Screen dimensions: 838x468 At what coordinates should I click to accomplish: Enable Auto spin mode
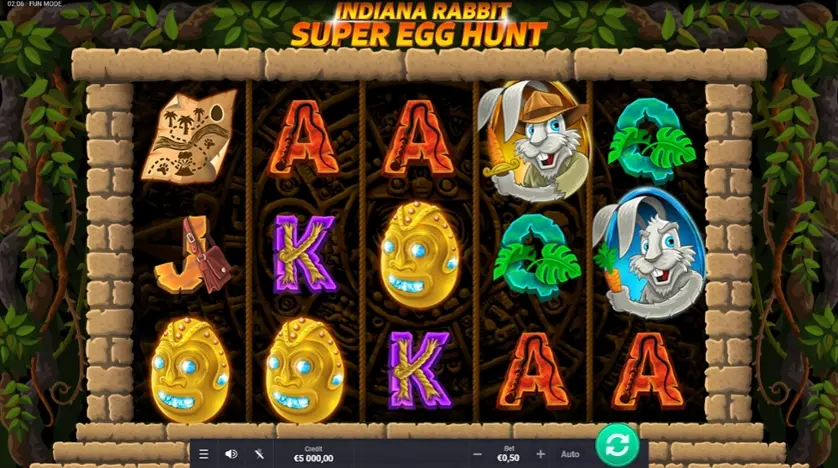click(x=570, y=454)
